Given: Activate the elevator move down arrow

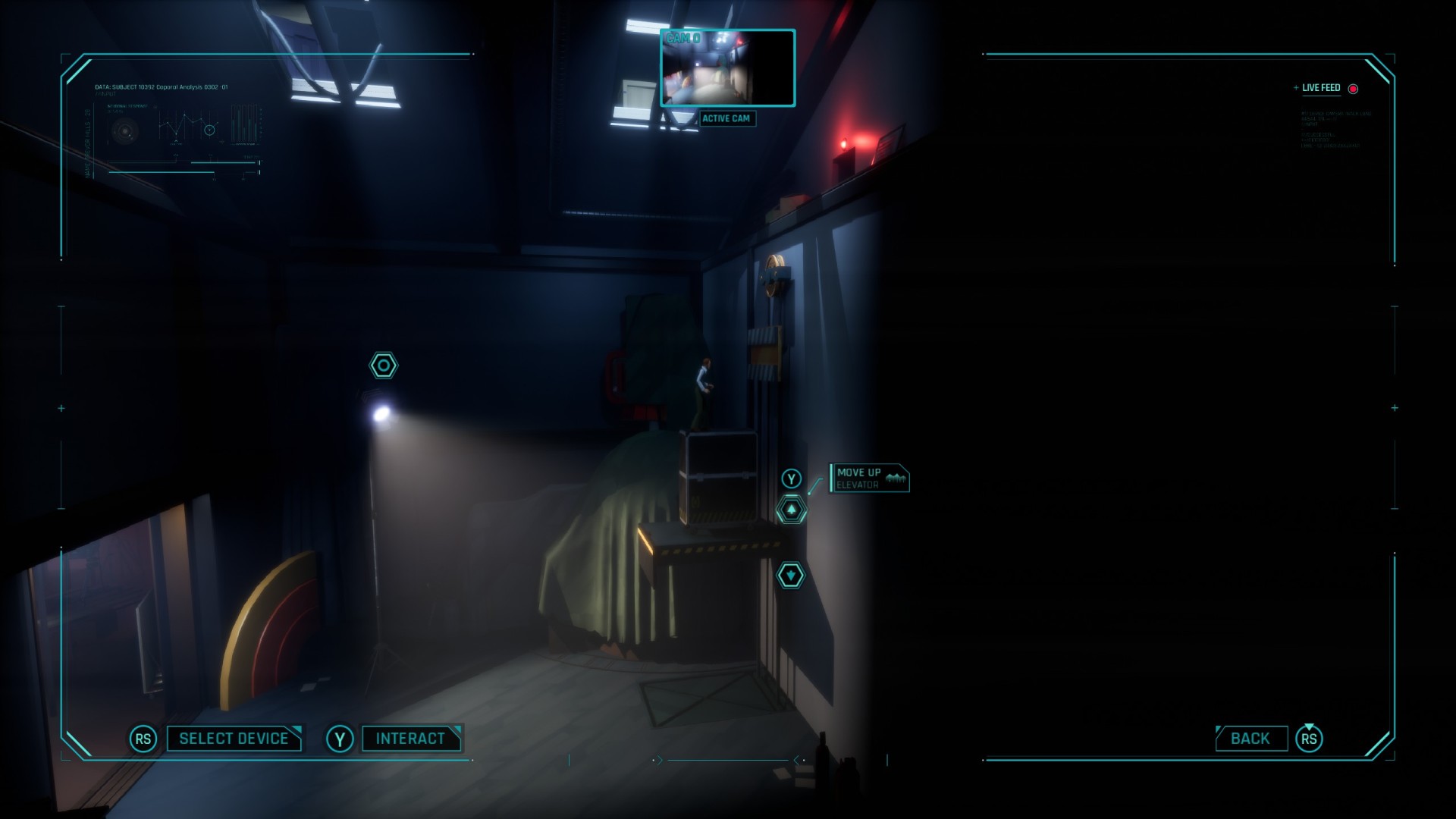Looking at the screenshot, I should 790,576.
